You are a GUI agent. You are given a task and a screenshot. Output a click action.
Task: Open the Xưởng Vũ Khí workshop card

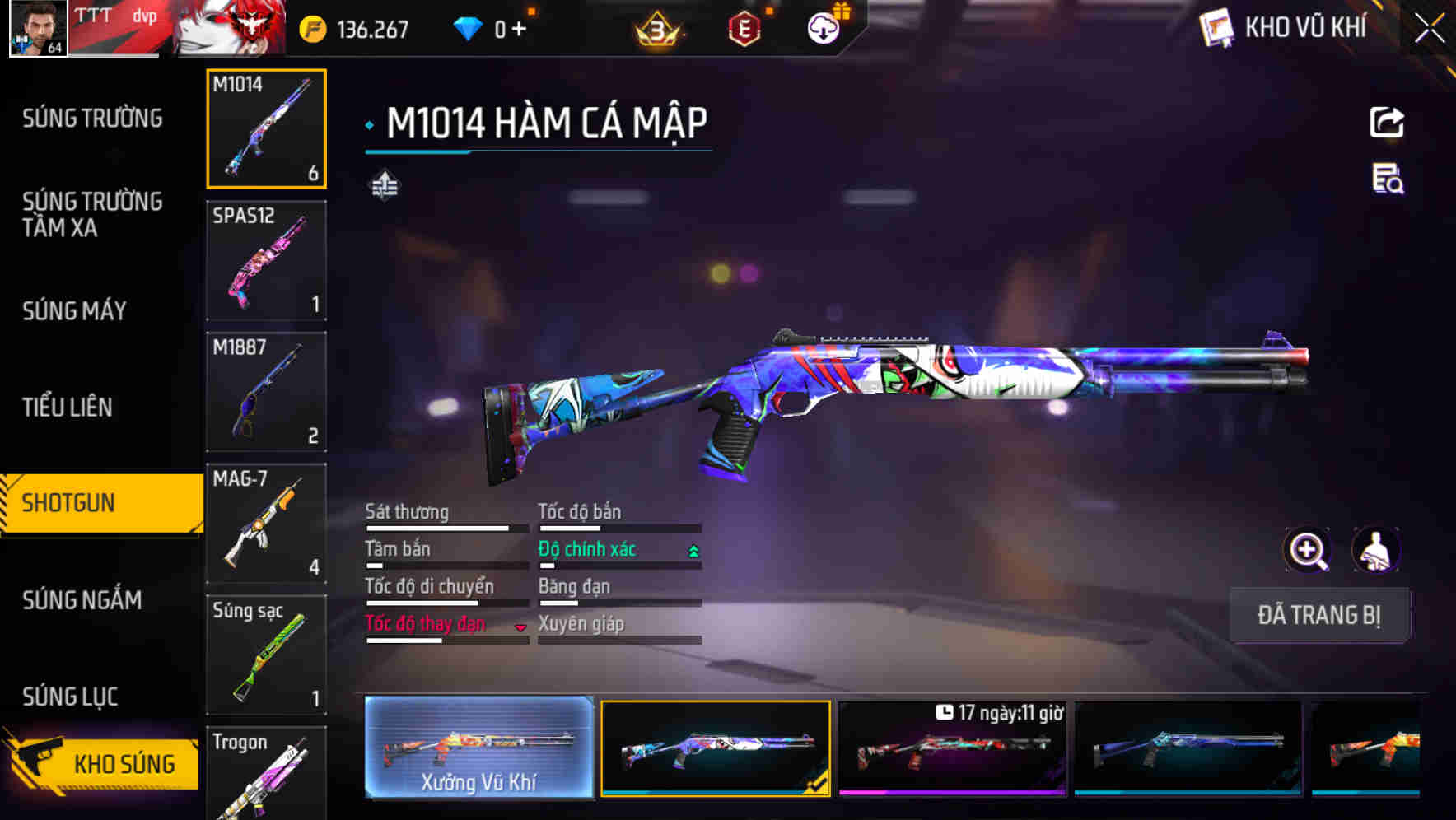coord(478,748)
